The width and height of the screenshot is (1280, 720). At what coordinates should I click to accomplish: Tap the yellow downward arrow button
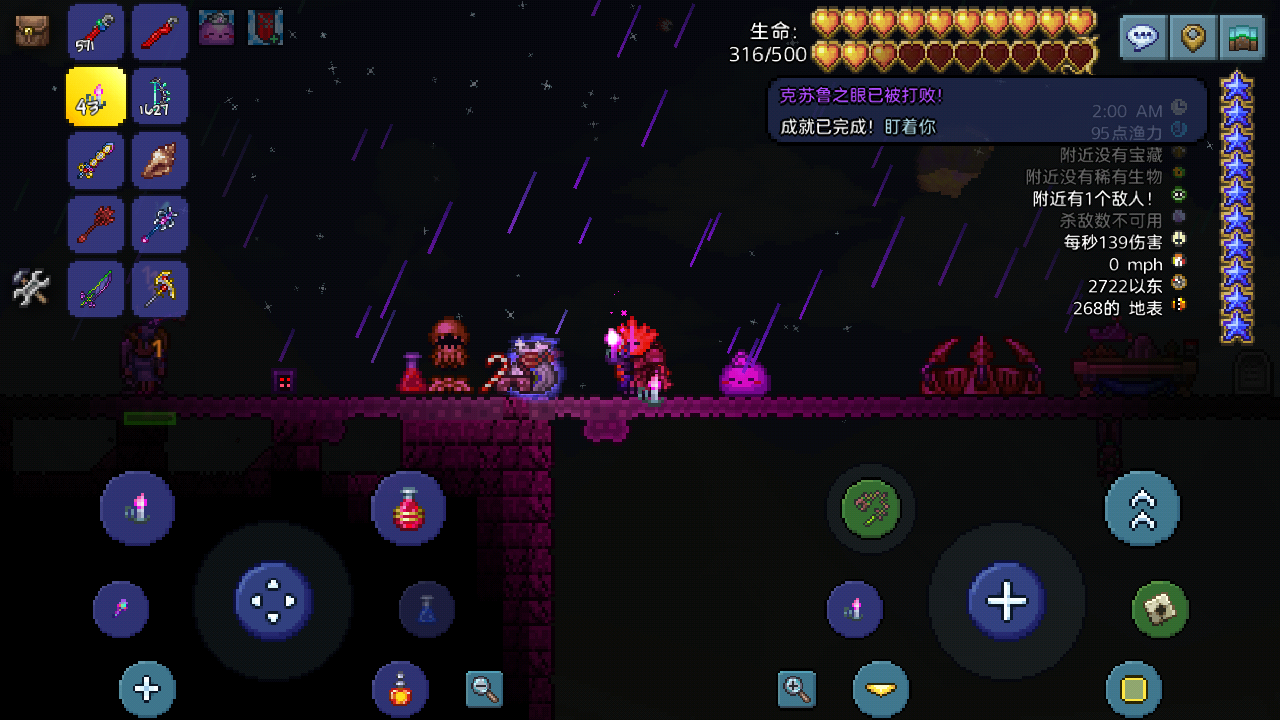pyautogui.click(x=881, y=689)
